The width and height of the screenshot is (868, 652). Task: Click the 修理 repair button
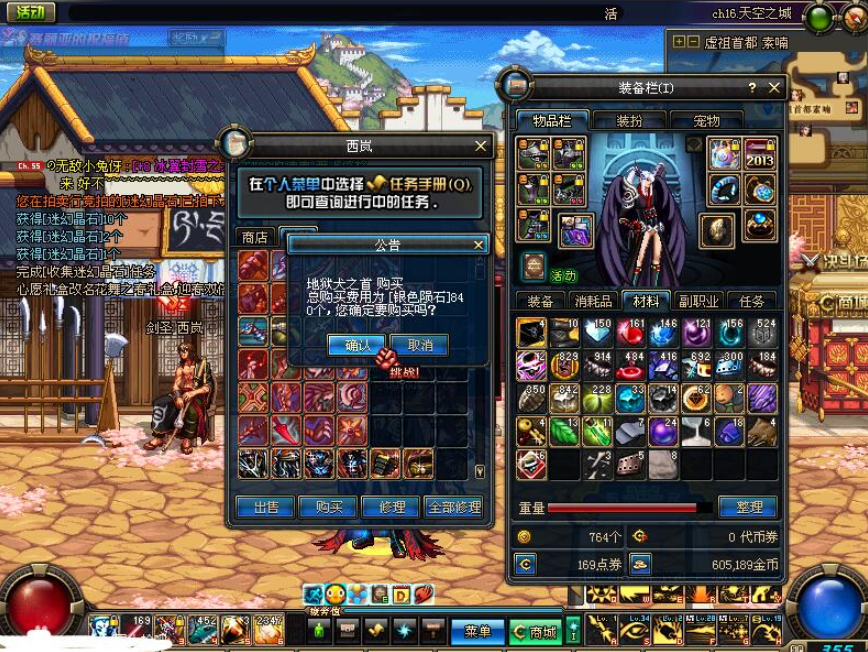390,507
